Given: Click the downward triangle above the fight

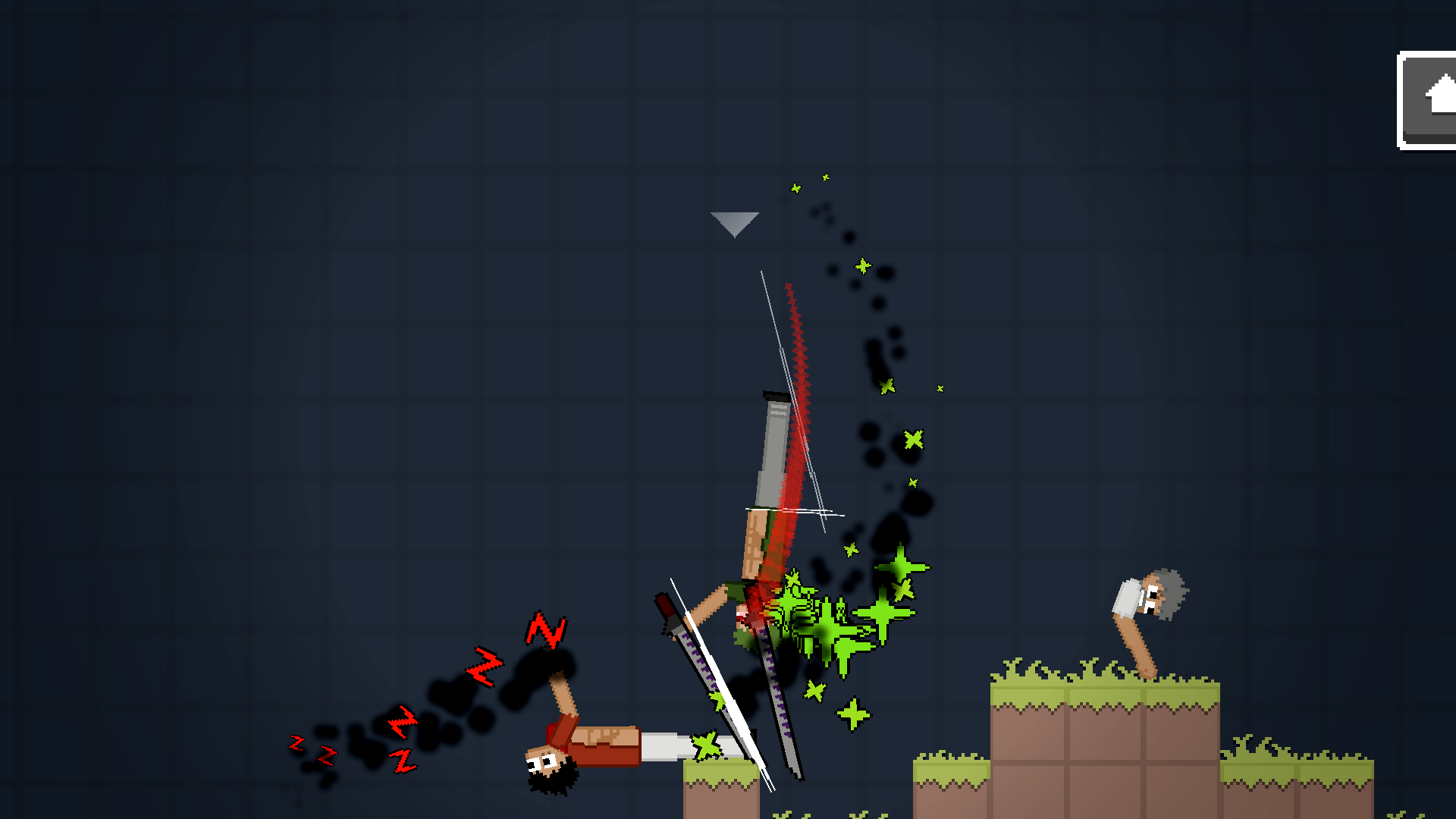Looking at the screenshot, I should [733, 221].
